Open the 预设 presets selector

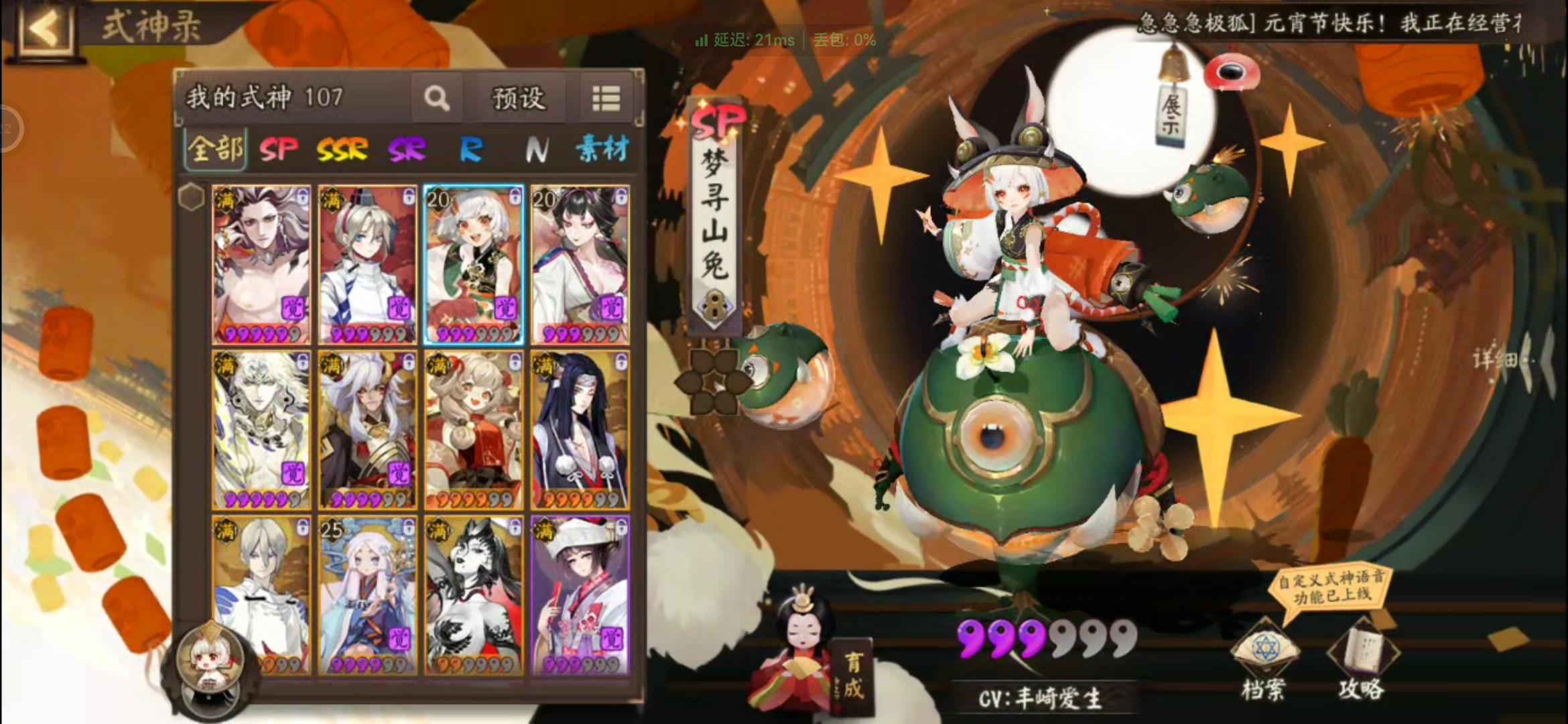point(519,98)
